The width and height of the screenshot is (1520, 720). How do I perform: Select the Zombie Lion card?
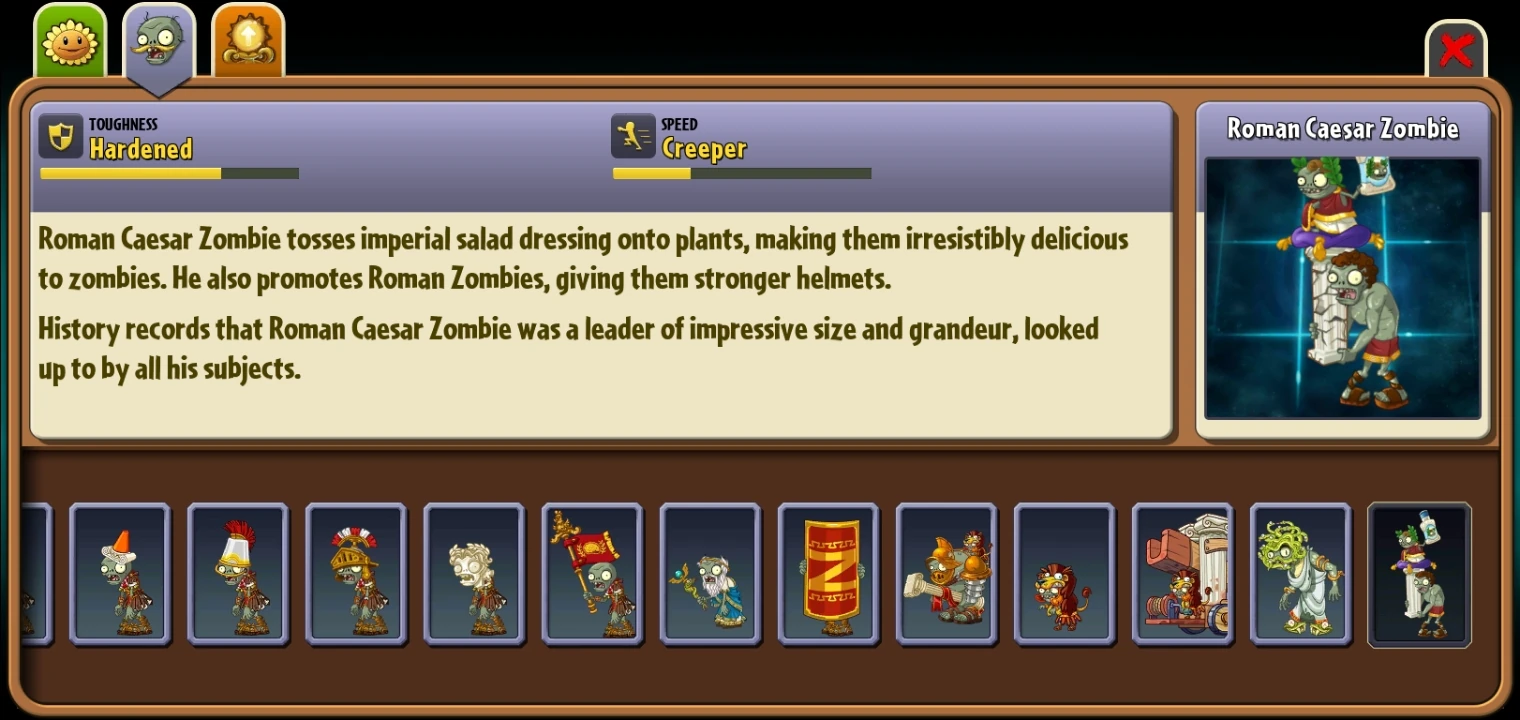(x=1065, y=575)
